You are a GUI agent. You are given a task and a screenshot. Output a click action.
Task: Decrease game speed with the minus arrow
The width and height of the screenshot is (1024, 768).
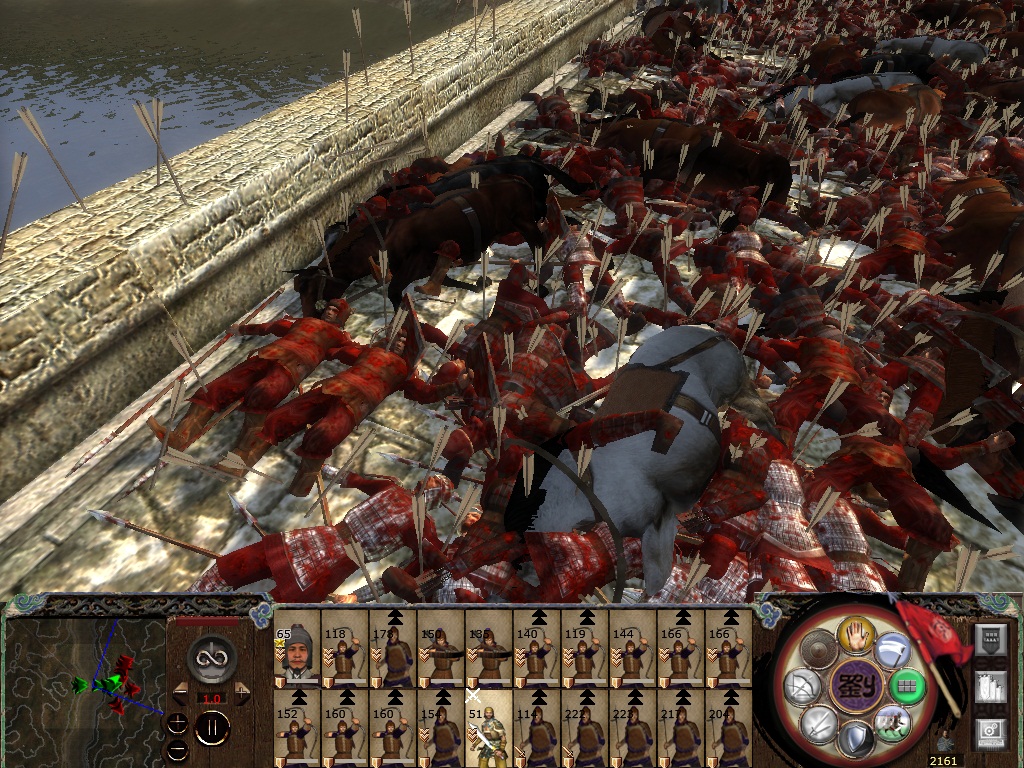point(181,690)
